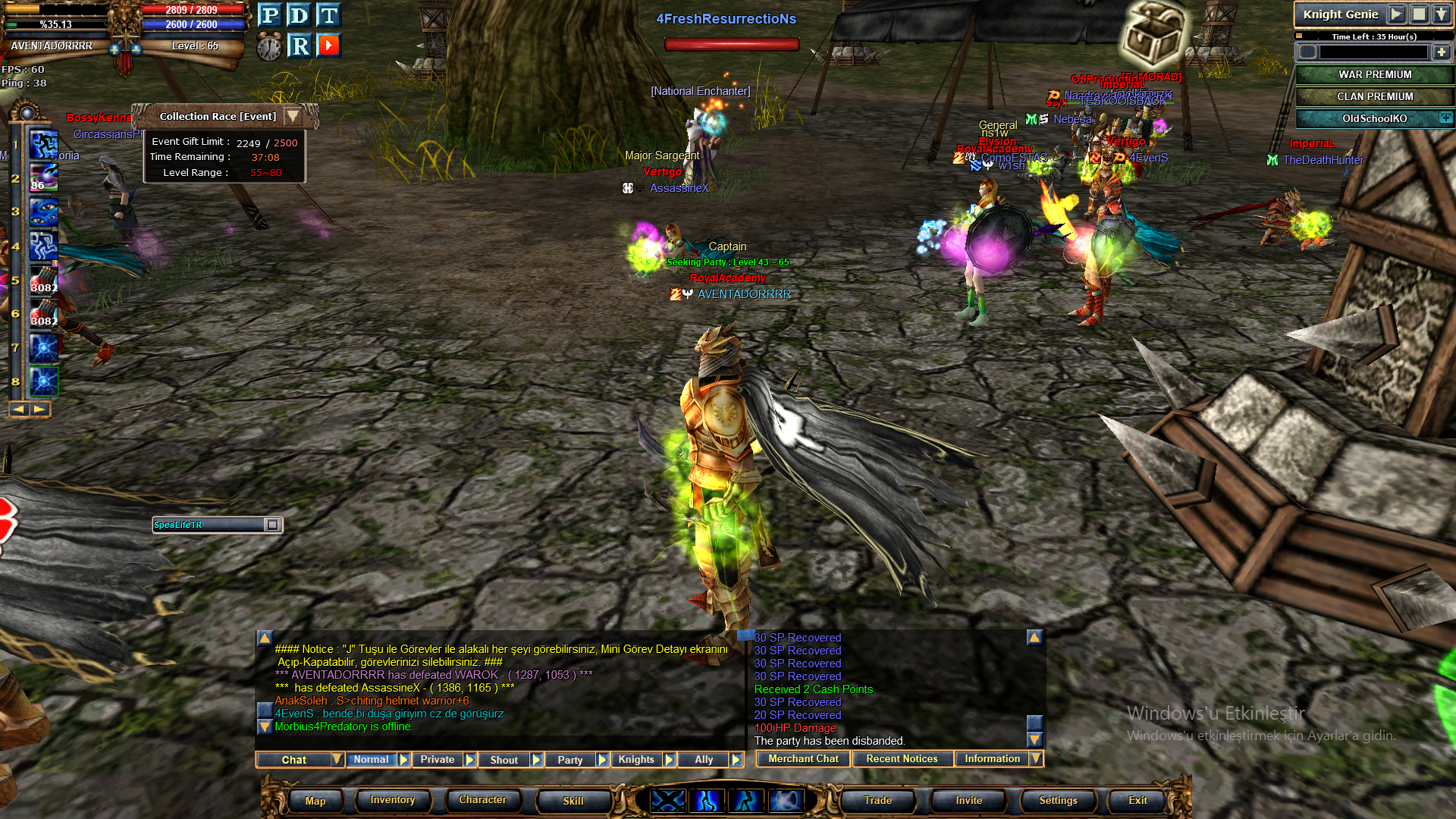
Task: Switch to Knights chat channel
Action: (x=636, y=760)
